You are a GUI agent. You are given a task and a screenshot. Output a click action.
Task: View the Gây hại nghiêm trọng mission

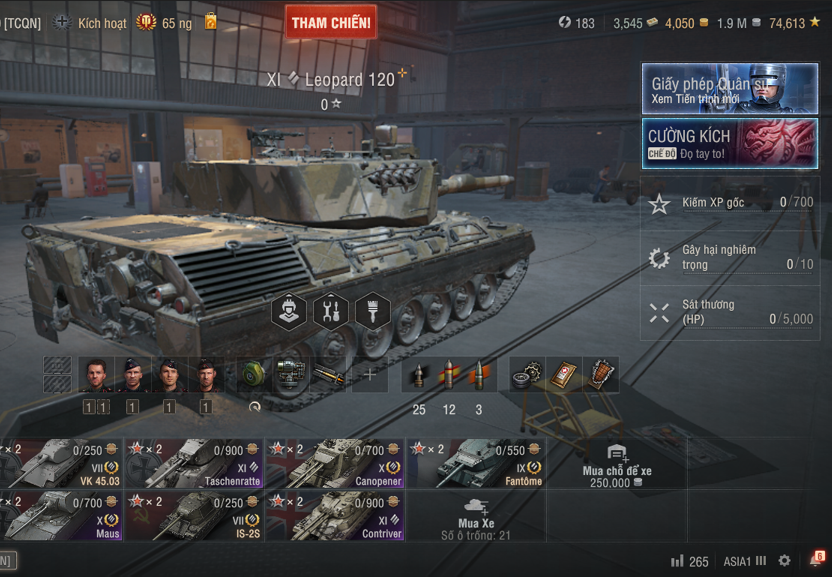729,257
